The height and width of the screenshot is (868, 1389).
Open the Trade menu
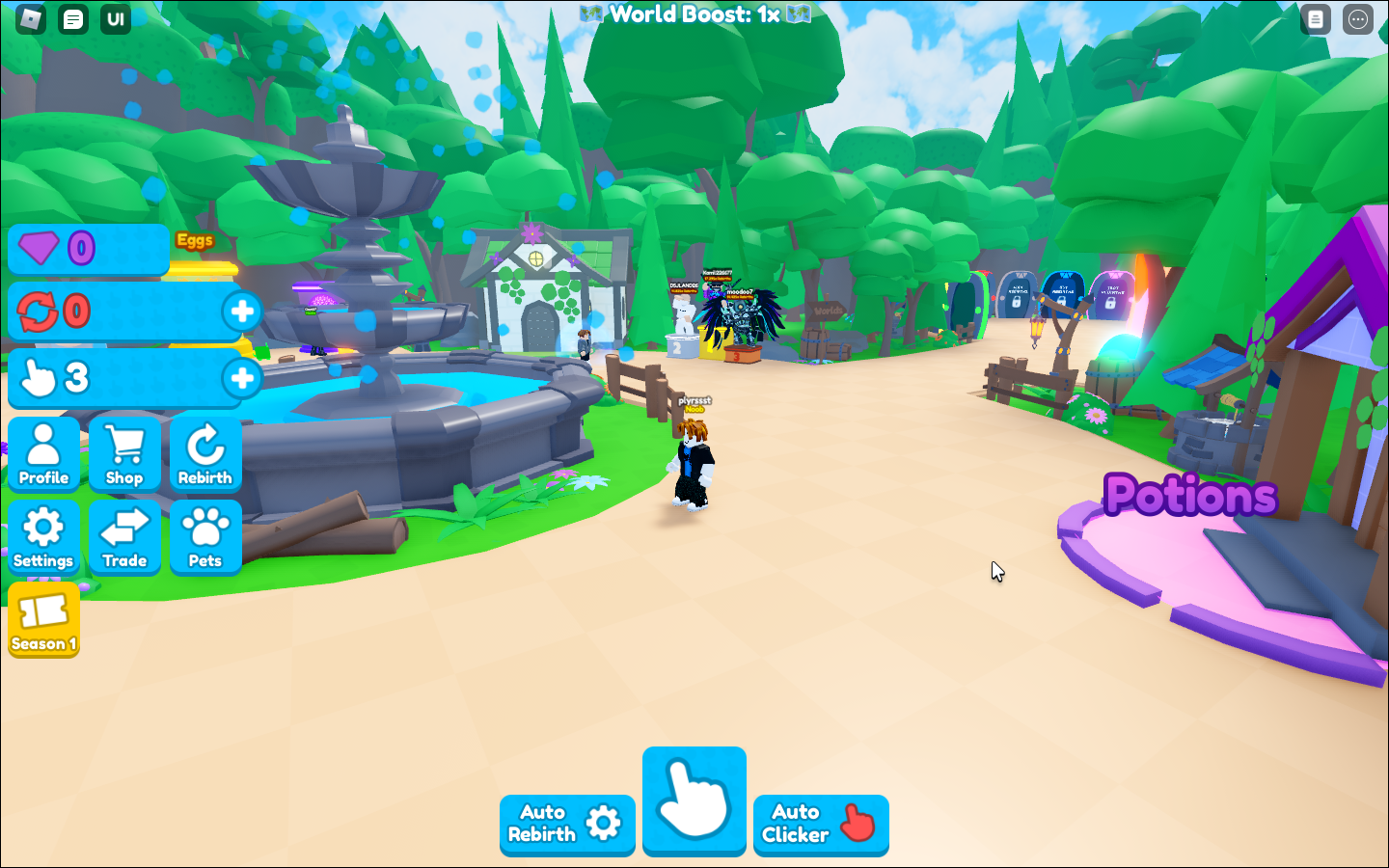(125, 537)
